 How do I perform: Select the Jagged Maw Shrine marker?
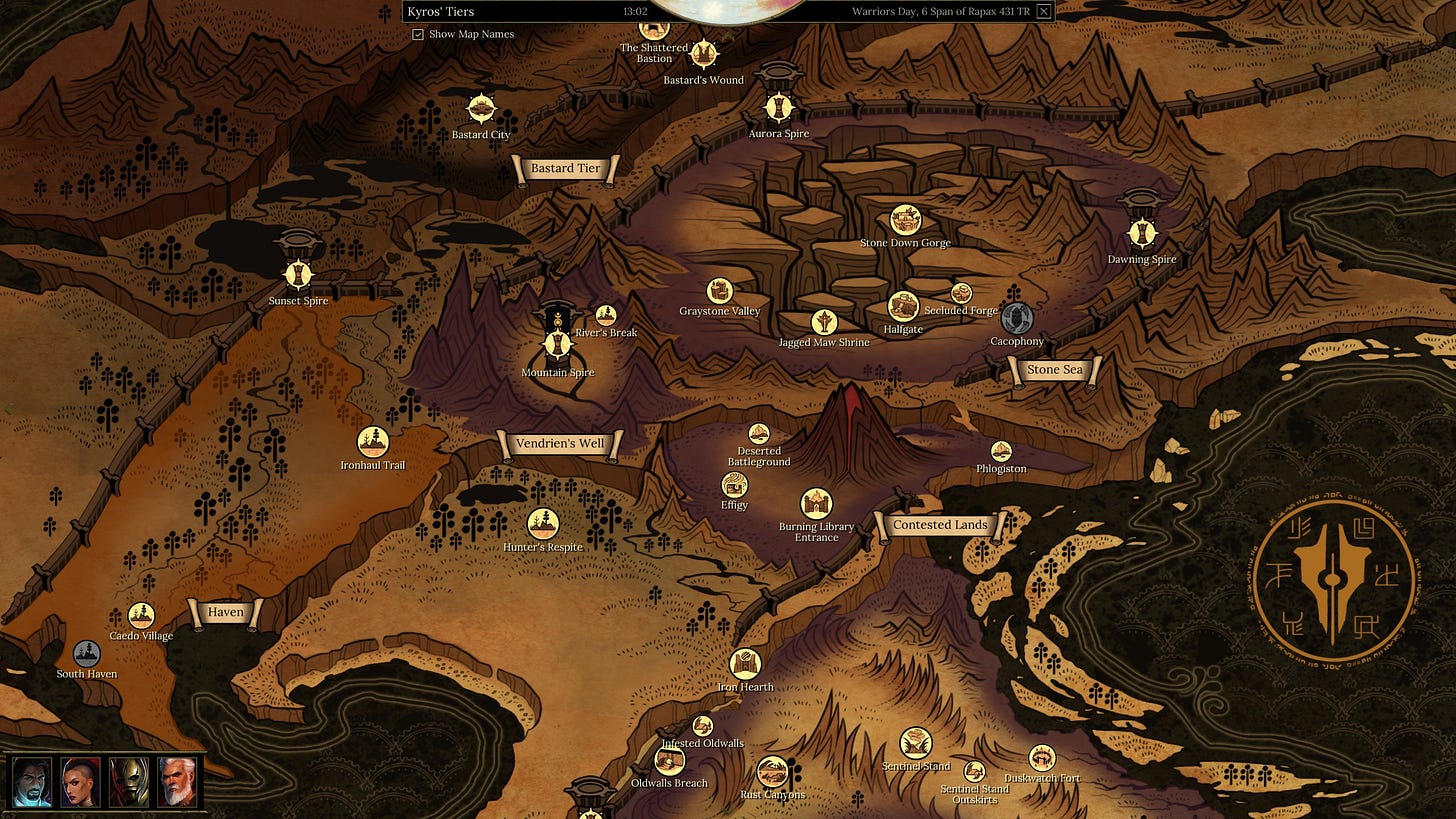[824, 321]
